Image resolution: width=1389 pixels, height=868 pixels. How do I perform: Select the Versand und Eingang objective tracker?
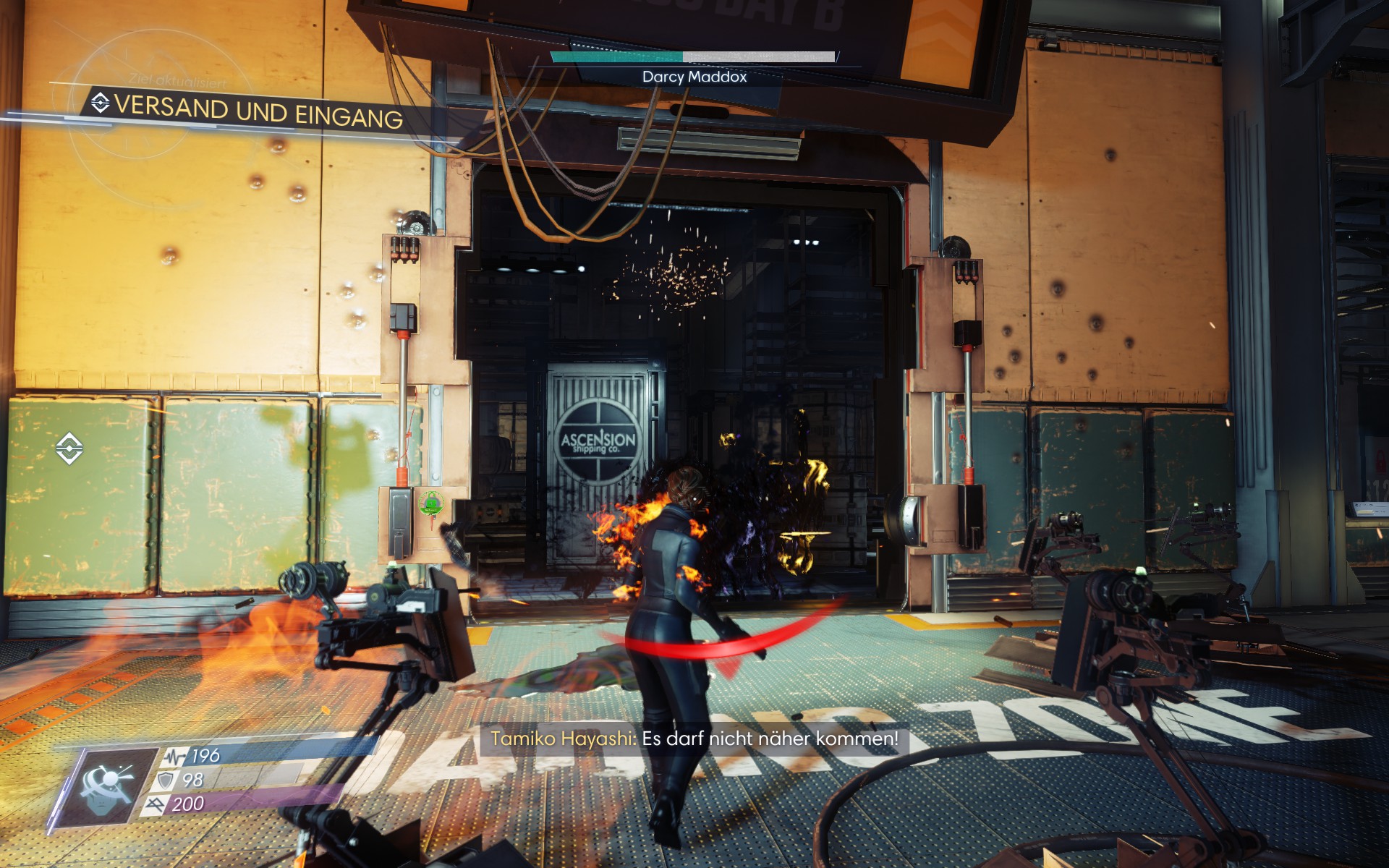coord(247,111)
